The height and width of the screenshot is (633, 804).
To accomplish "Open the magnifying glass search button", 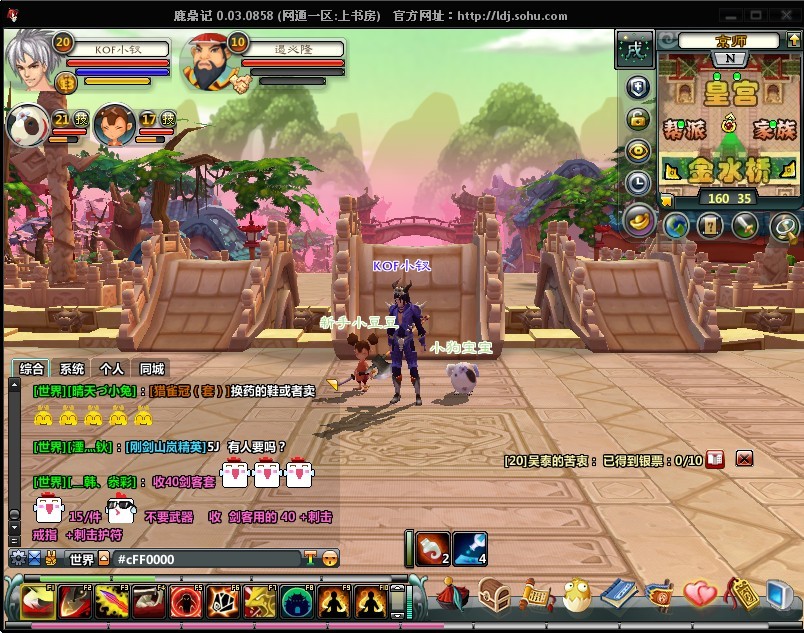I will [783, 226].
